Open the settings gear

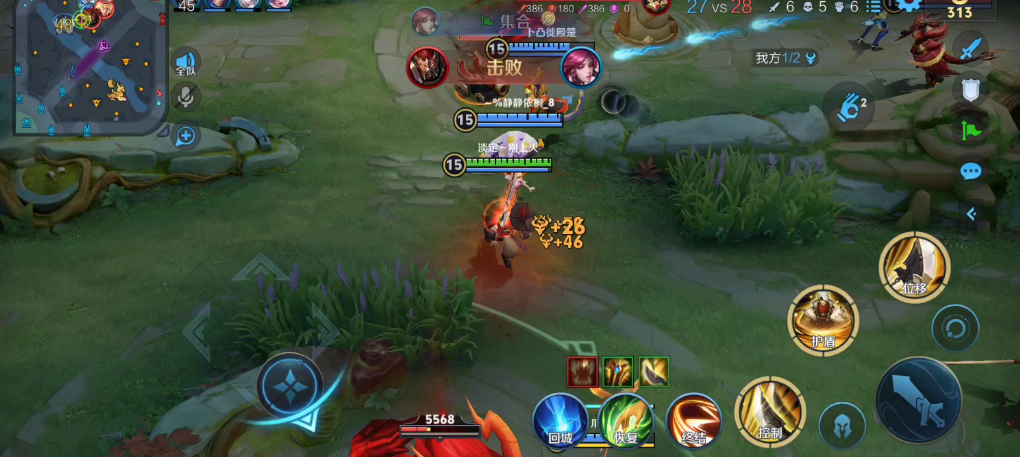click(909, 5)
